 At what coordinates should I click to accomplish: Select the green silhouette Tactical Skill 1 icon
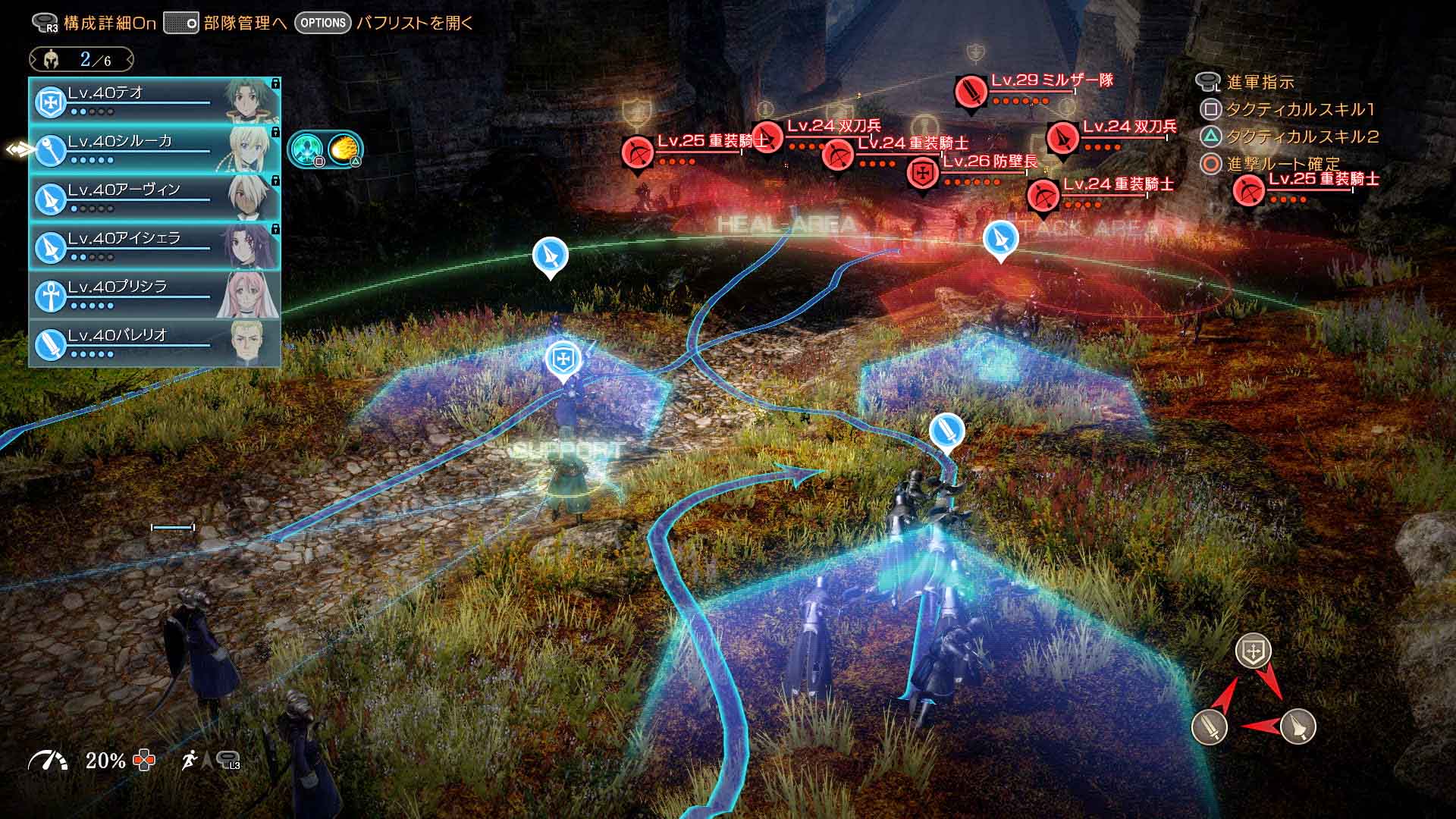pos(306,150)
